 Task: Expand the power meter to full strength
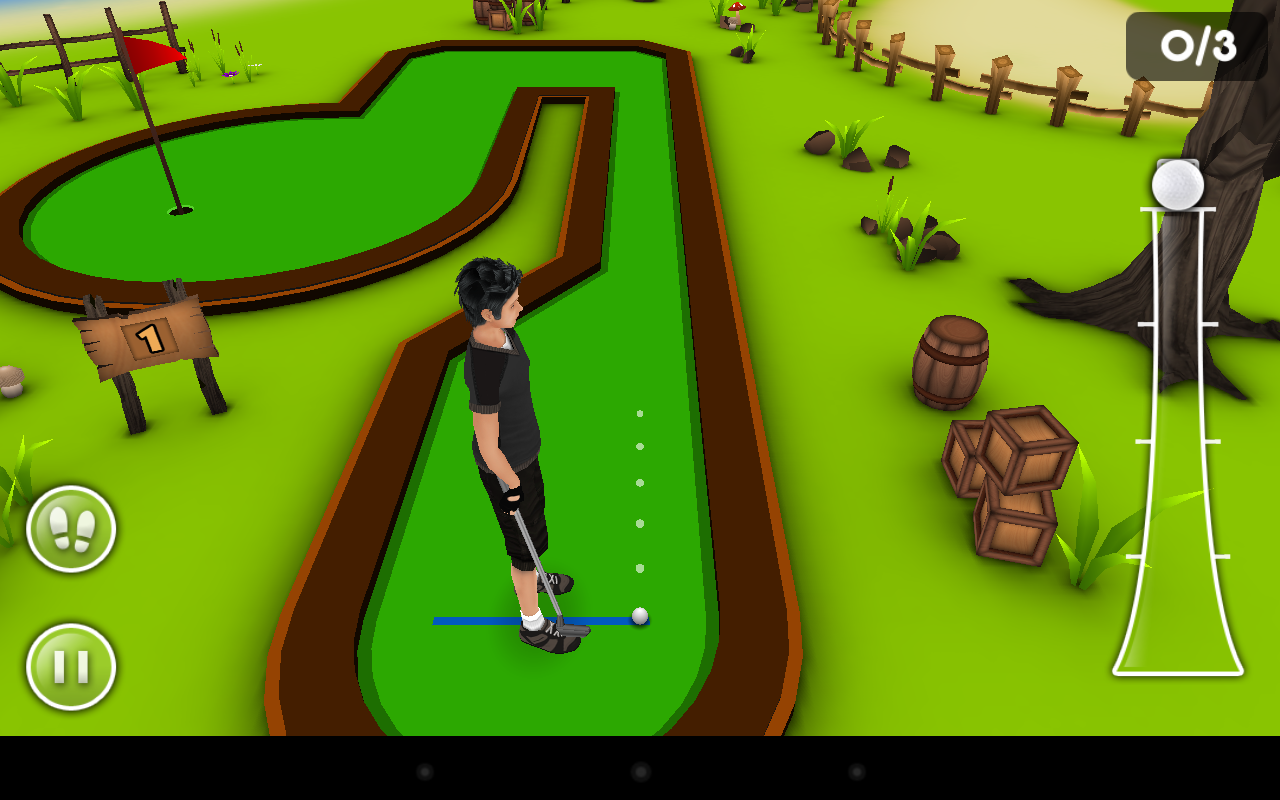click(x=1176, y=215)
